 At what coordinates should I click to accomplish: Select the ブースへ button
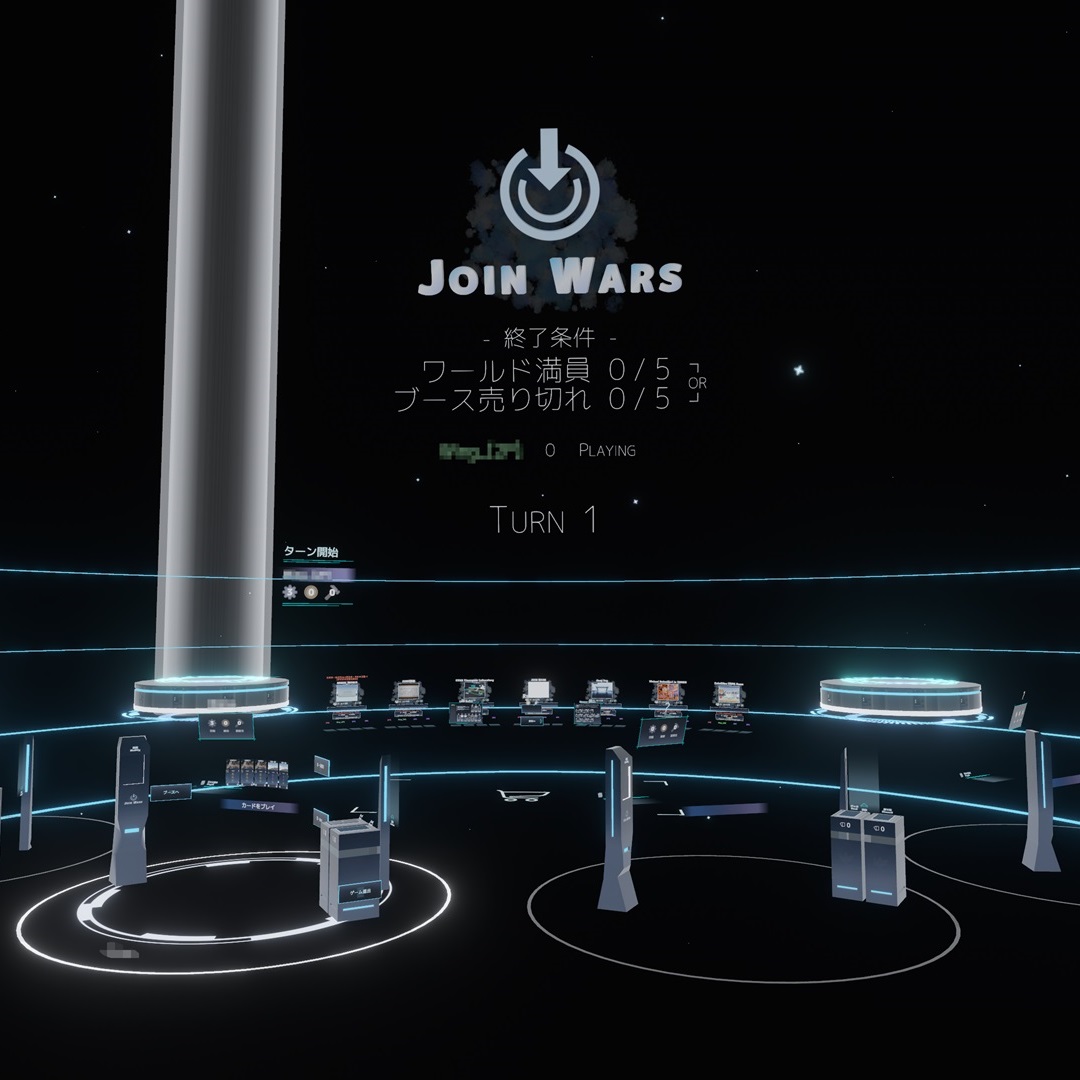[170, 790]
